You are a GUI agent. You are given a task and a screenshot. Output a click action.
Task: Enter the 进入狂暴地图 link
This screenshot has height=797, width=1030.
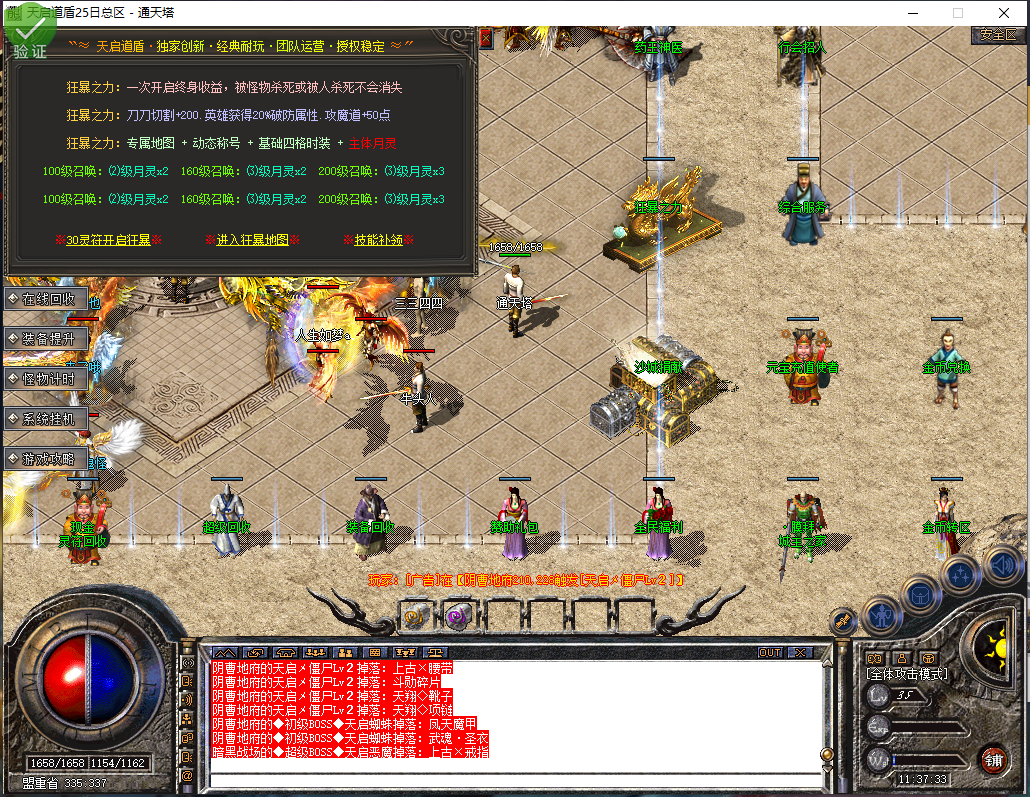[x=252, y=240]
